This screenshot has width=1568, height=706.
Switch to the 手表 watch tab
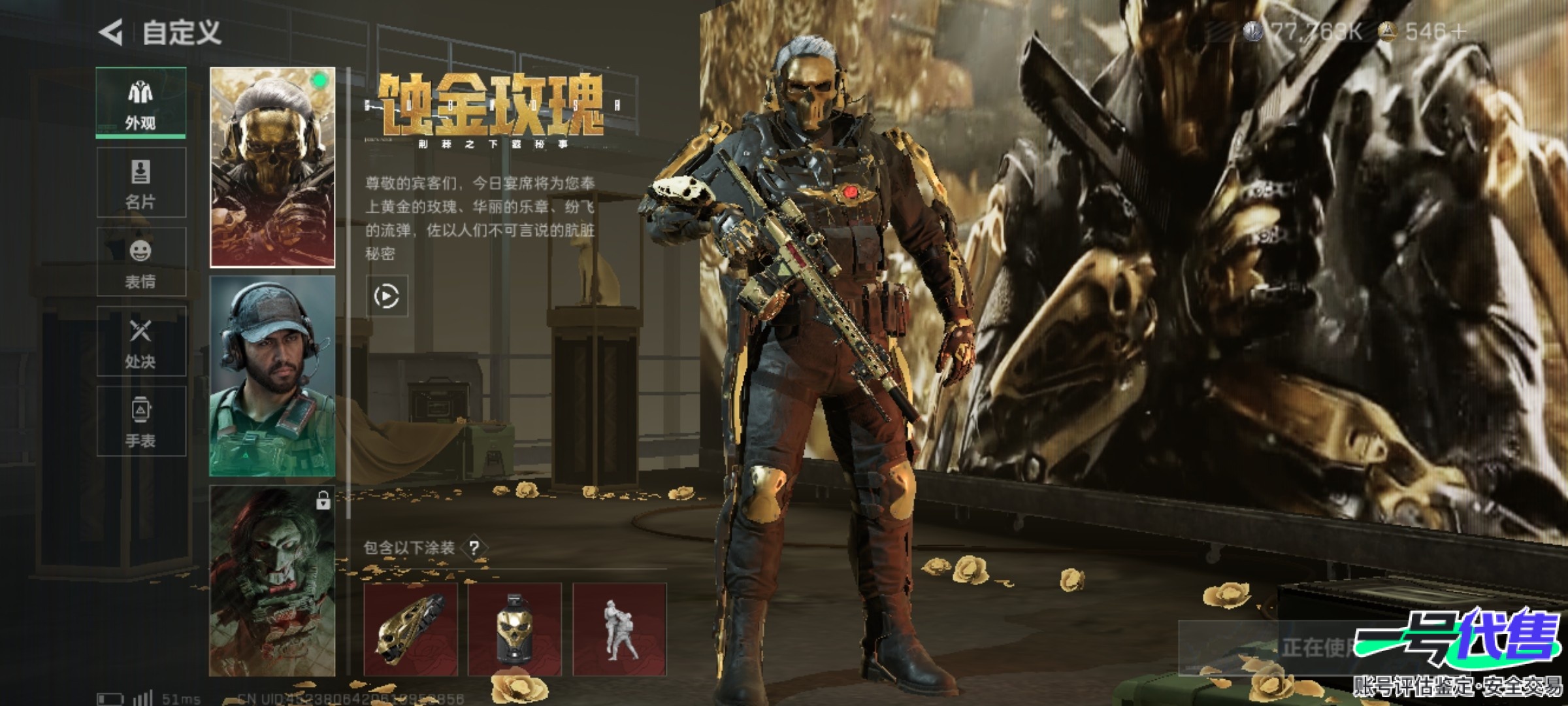pos(141,422)
